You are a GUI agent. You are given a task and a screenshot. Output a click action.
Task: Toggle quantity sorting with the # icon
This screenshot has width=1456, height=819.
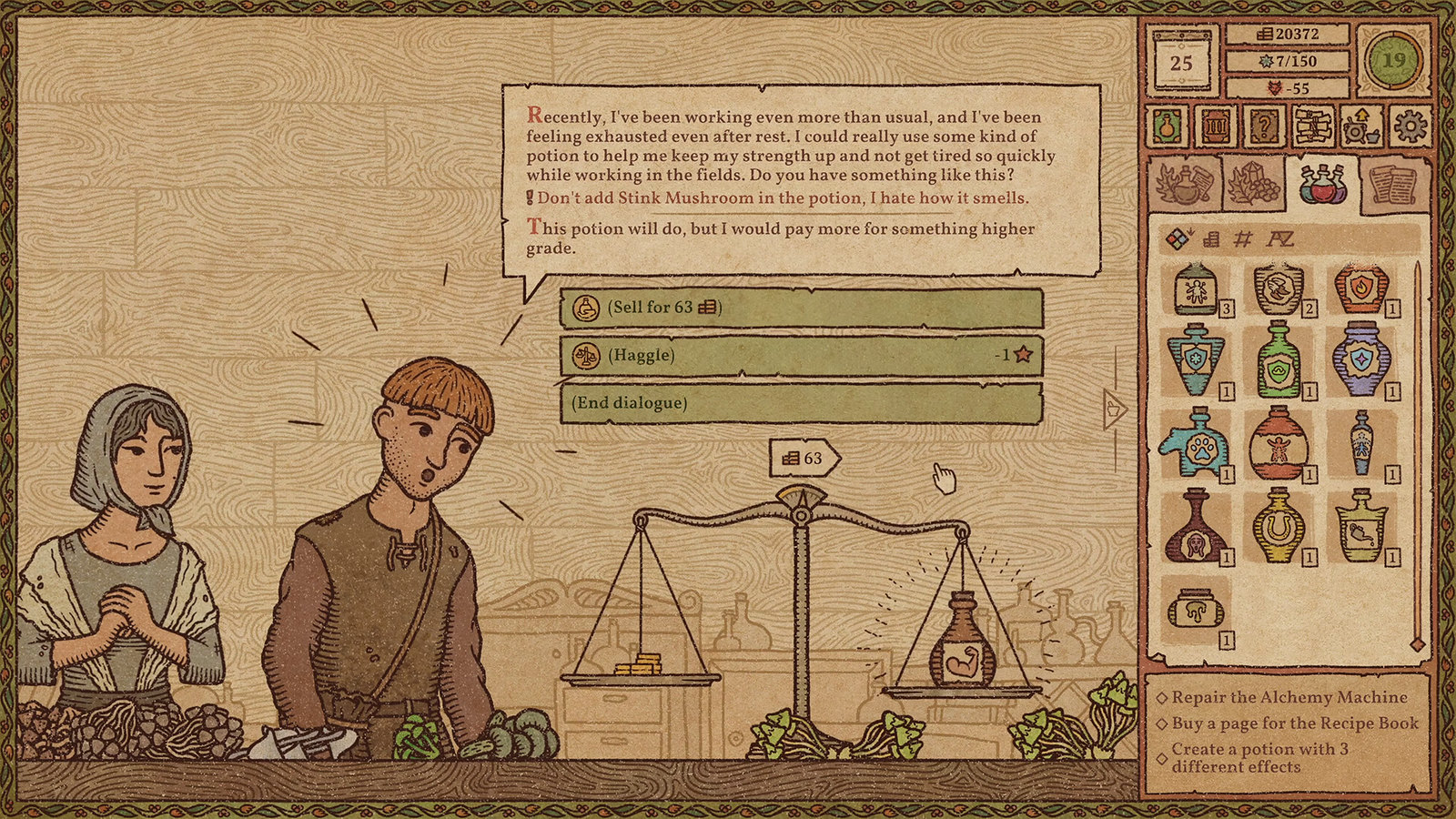point(1242,239)
